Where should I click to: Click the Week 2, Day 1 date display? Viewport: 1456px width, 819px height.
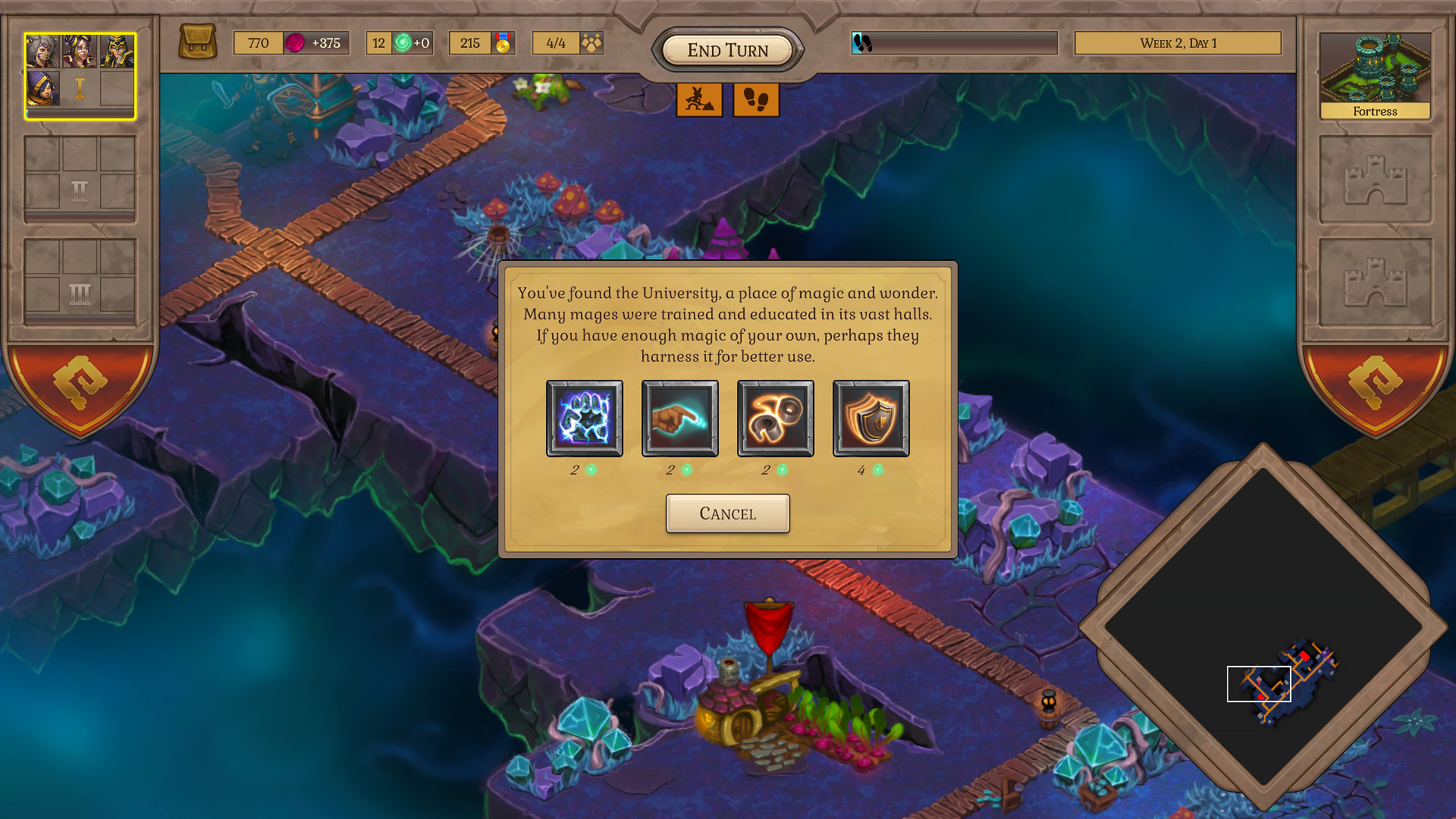coord(1178,43)
